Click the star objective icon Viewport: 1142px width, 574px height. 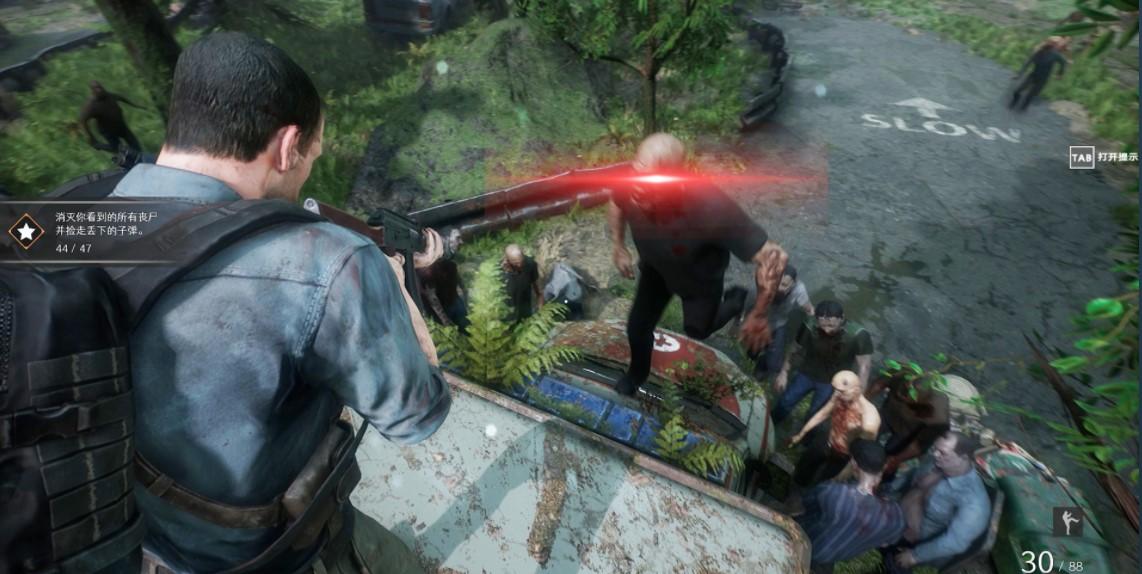26,231
